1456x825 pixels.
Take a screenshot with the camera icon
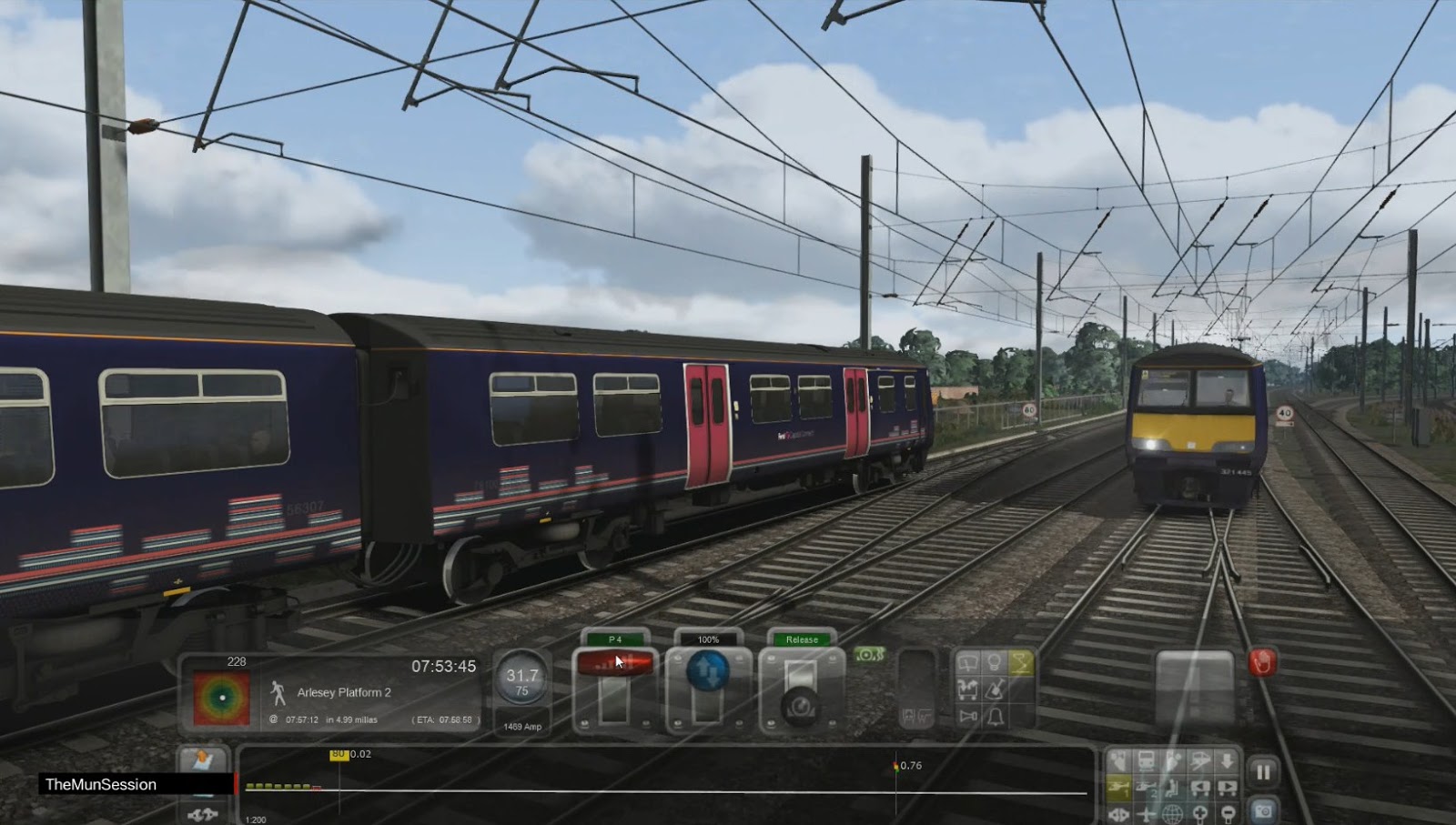pos(1264,812)
